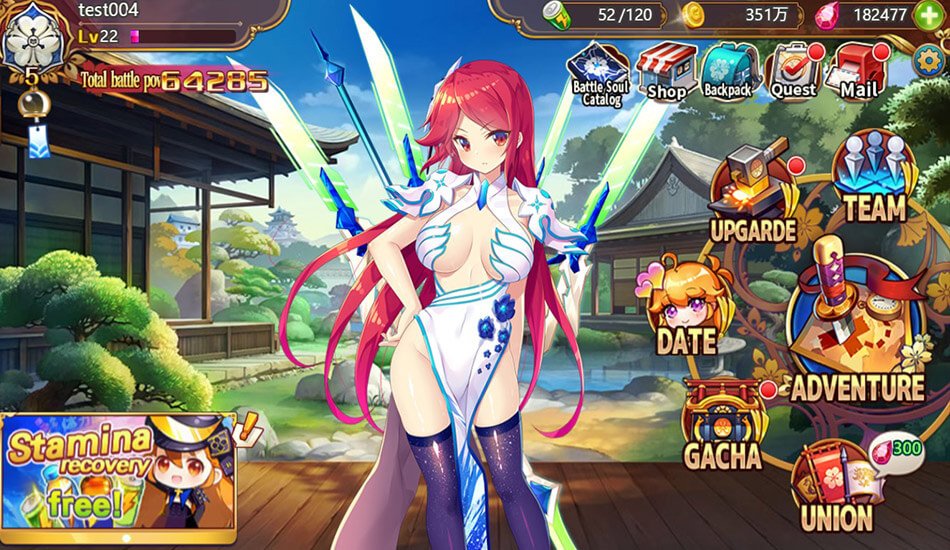Go to the Date menu
The height and width of the screenshot is (550, 950).
pyautogui.click(x=686, y=308)
